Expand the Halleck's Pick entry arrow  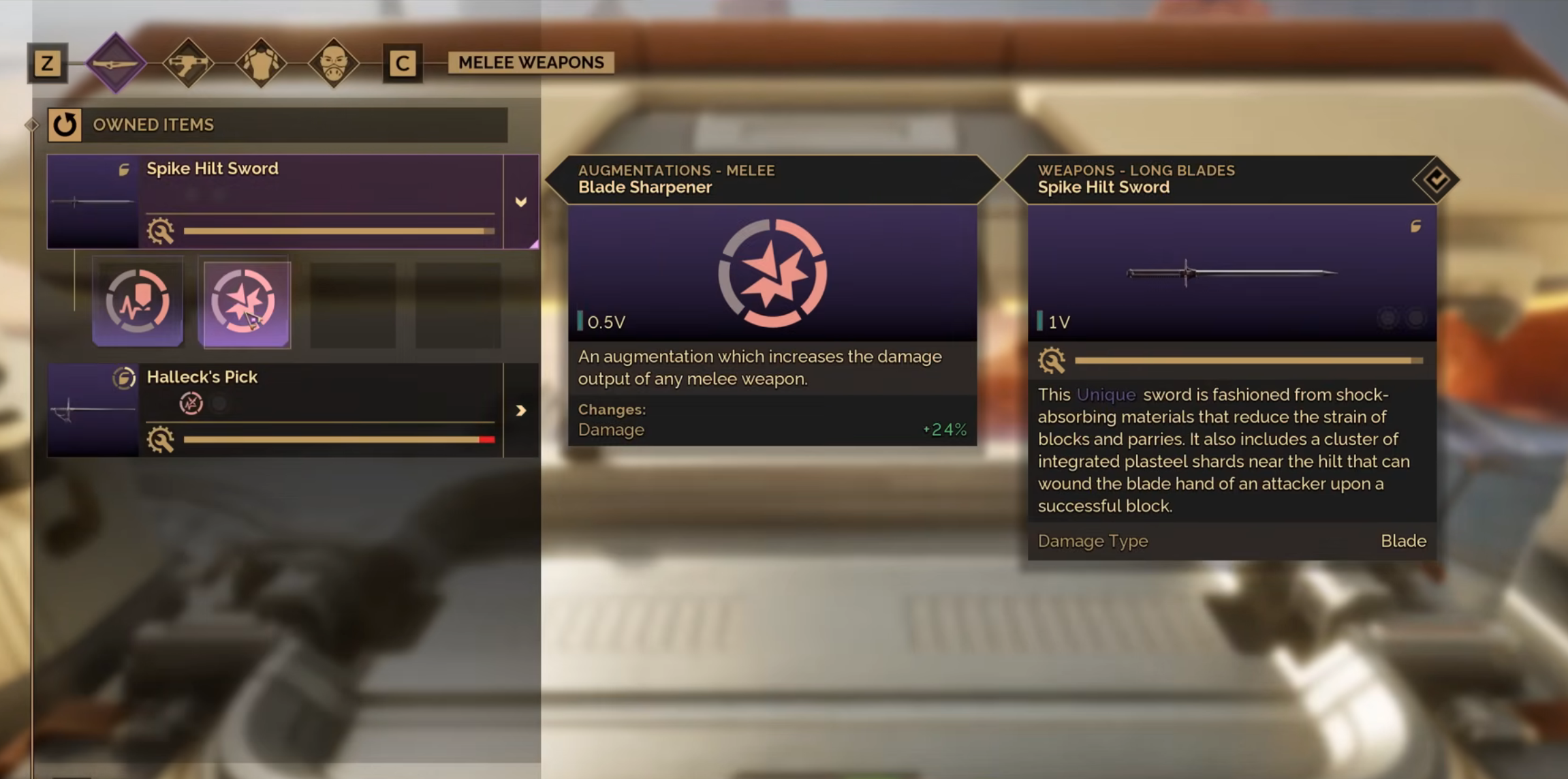pyautogui.click(x=520, y=410)
